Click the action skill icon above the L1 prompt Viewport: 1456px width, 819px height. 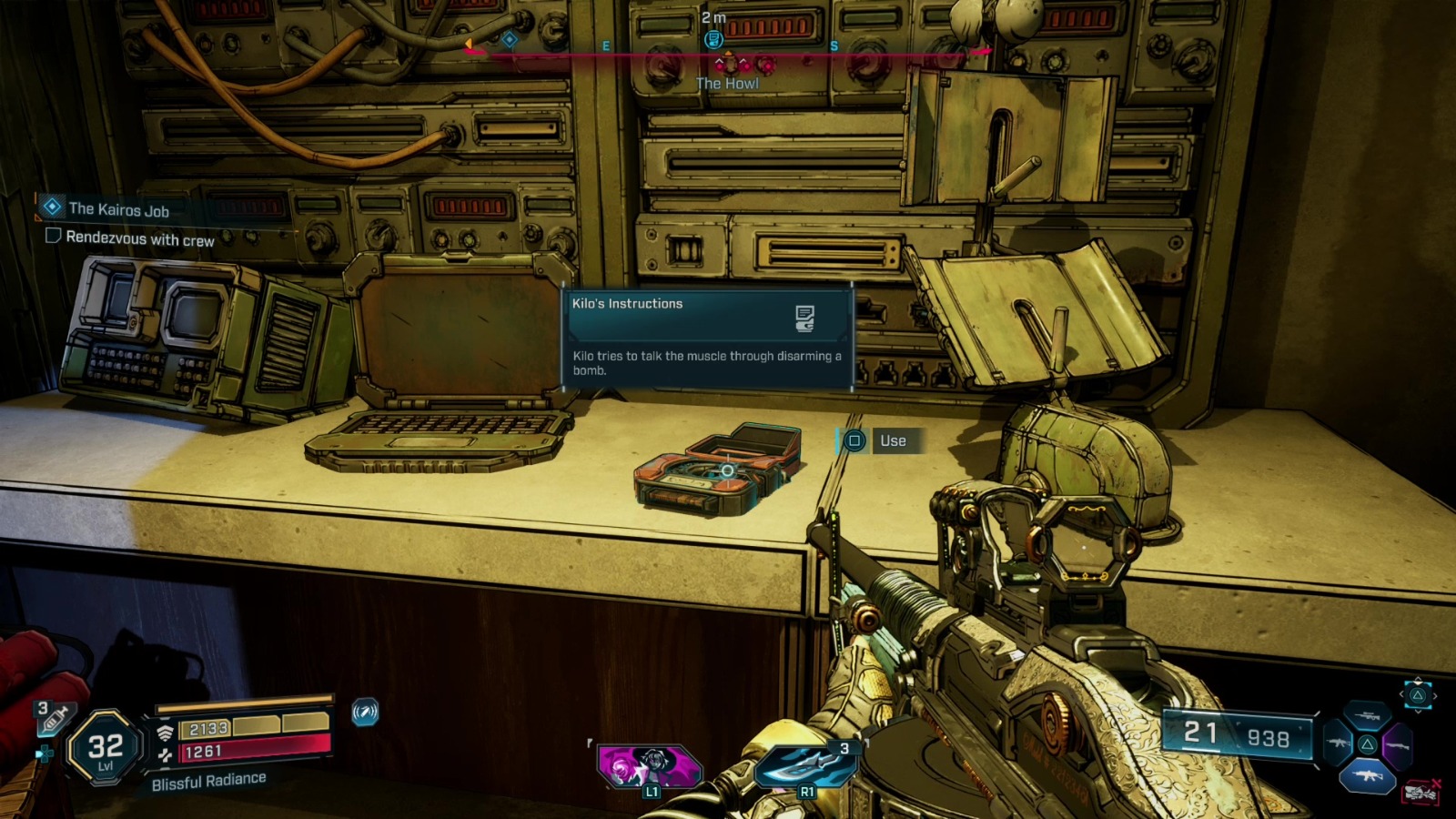tap(648, 764)
